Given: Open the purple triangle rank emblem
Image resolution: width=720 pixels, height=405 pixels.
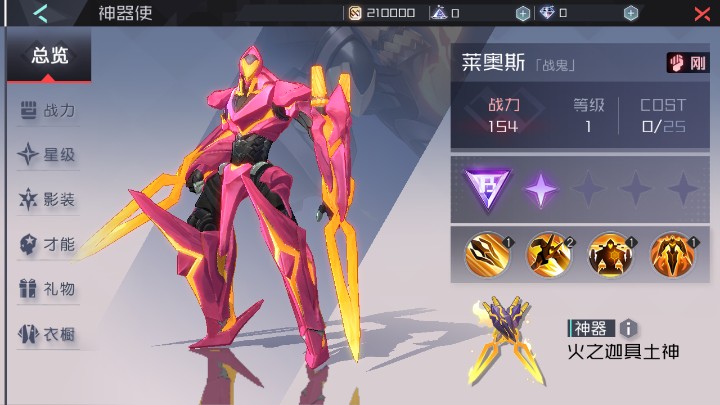Looking at the screenshot, I should [x=485, y=188].
